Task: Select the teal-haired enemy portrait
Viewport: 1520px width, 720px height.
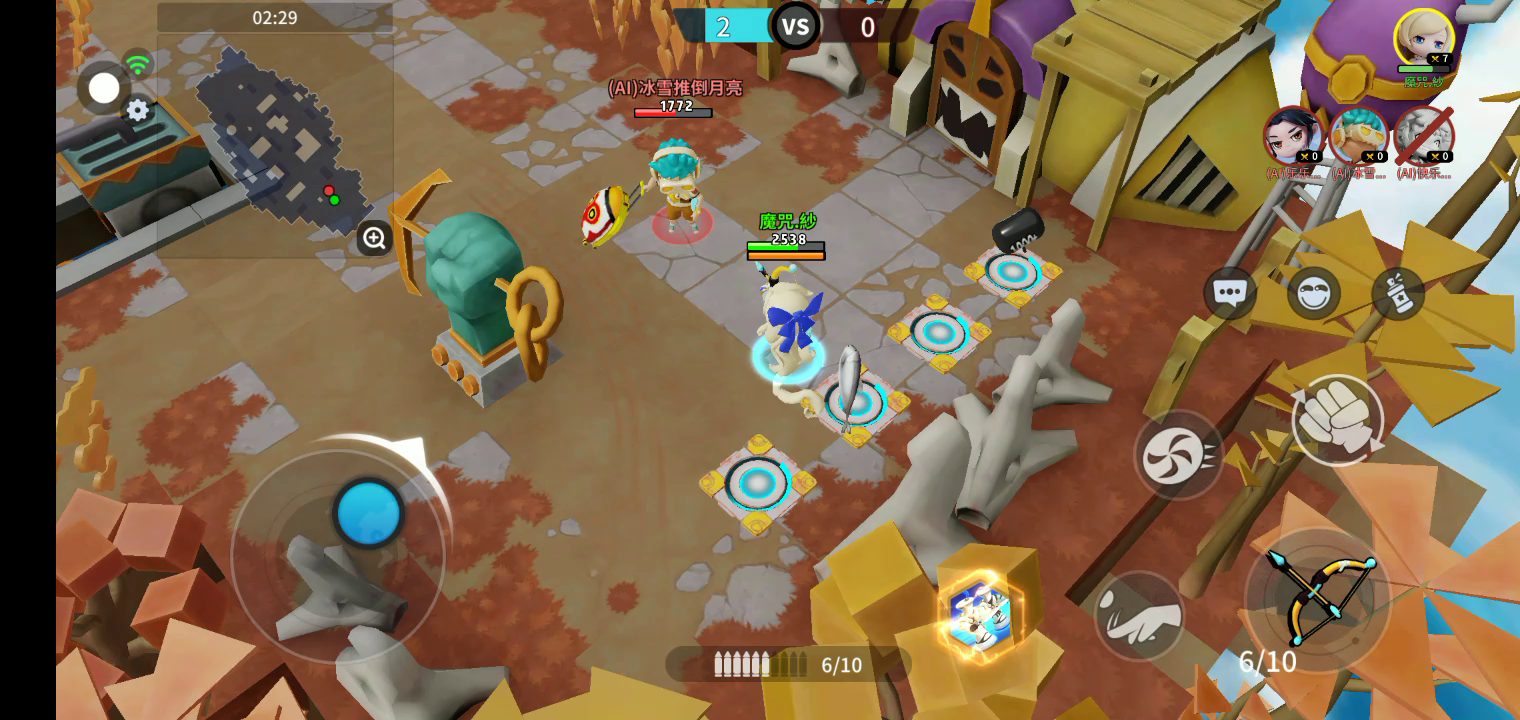Action: tap(1359, 136)
